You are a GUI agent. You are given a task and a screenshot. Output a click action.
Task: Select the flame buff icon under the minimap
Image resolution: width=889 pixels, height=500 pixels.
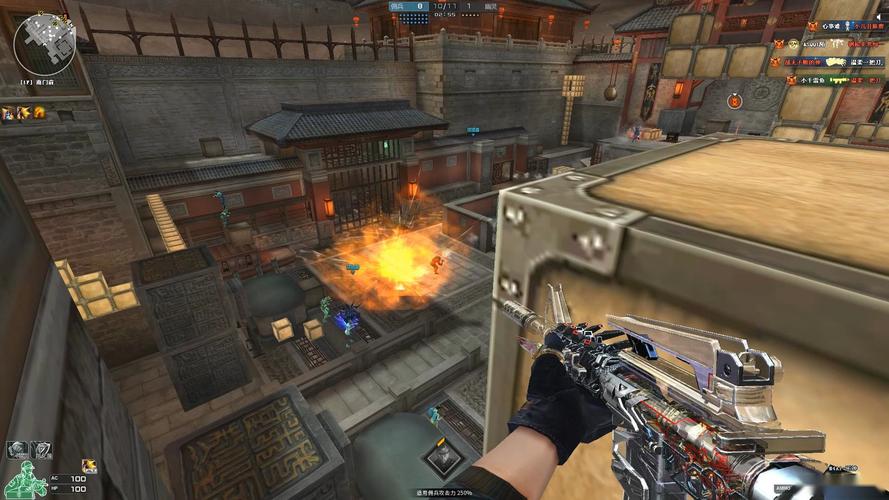(x=39, y=113)
